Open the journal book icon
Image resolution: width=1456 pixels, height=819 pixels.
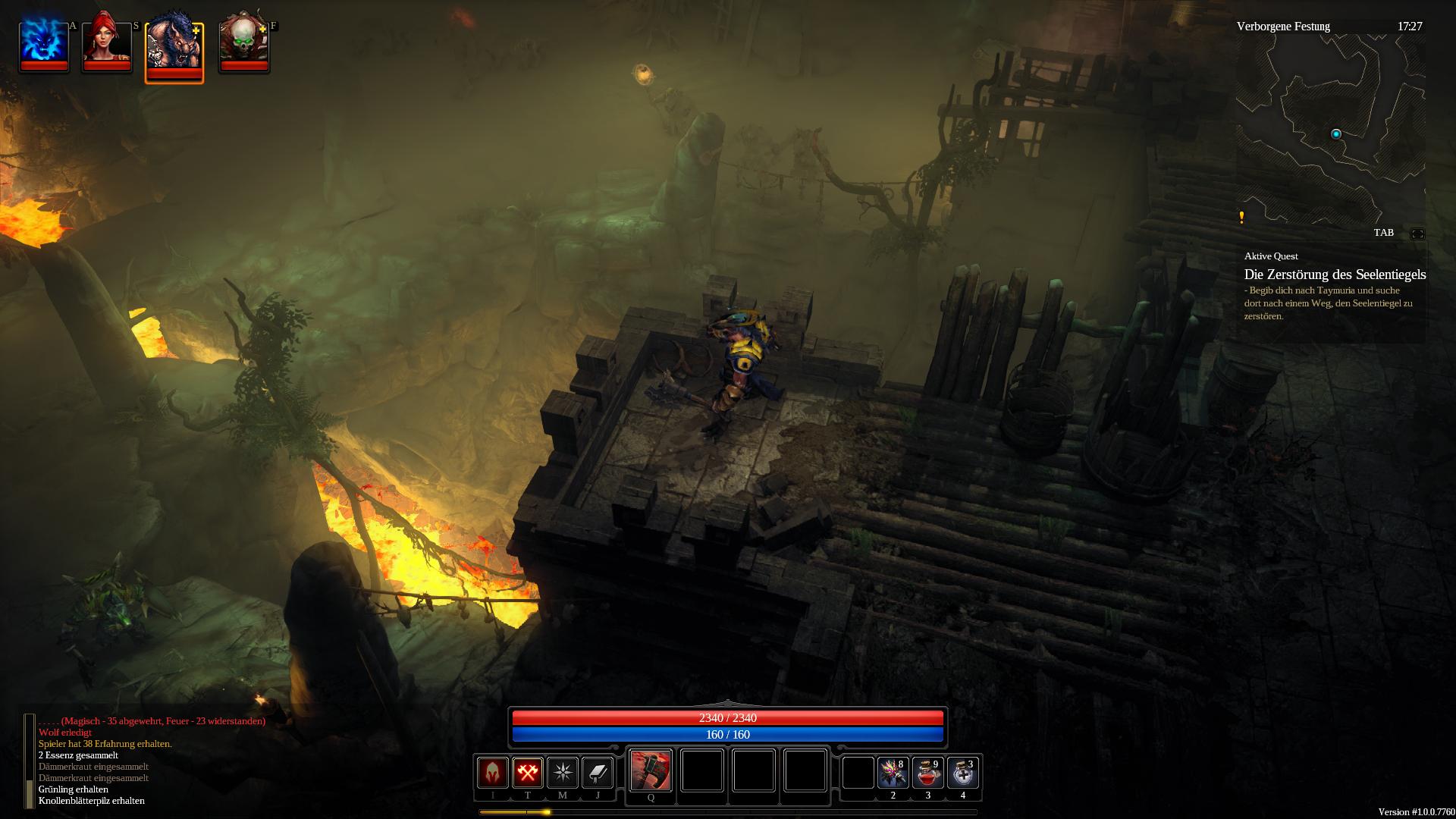(598, 773)
